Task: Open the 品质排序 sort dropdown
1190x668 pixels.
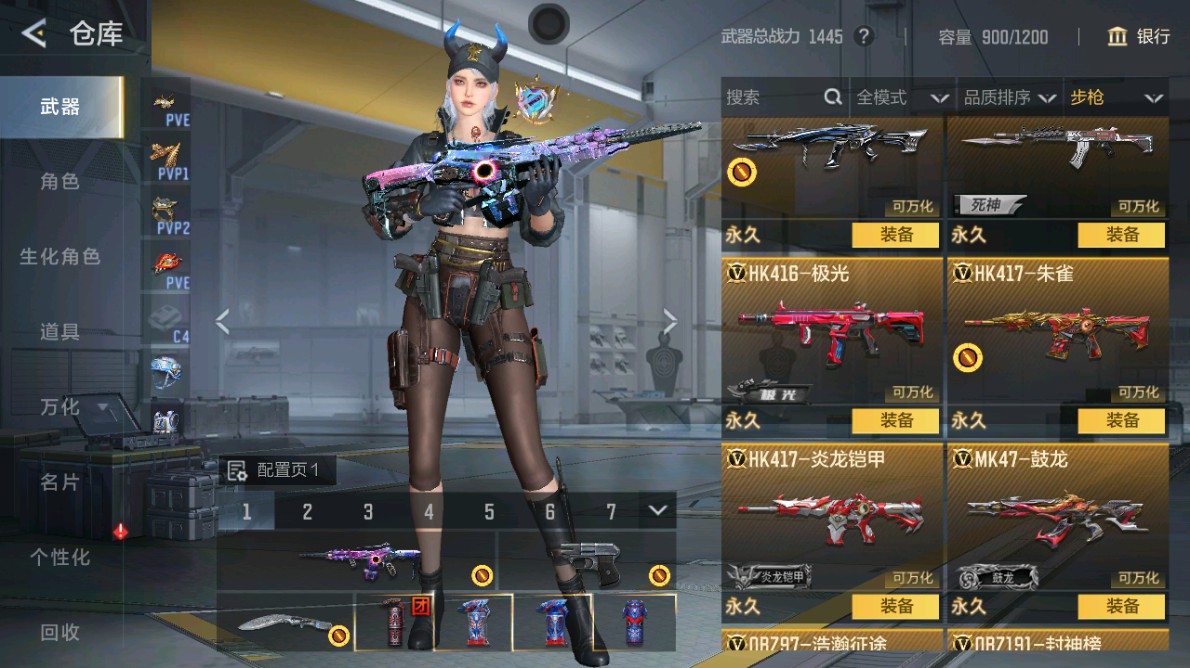Action: (x=1009, y=98)
